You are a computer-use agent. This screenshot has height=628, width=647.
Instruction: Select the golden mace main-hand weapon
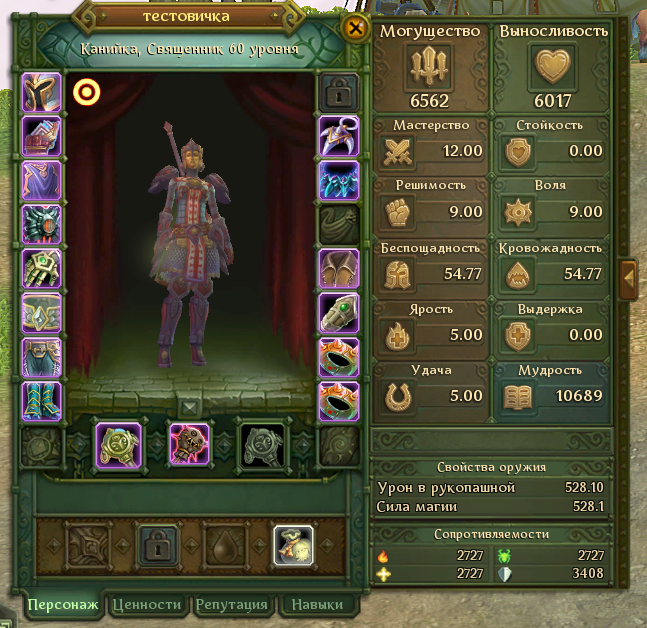click(116, 444)
